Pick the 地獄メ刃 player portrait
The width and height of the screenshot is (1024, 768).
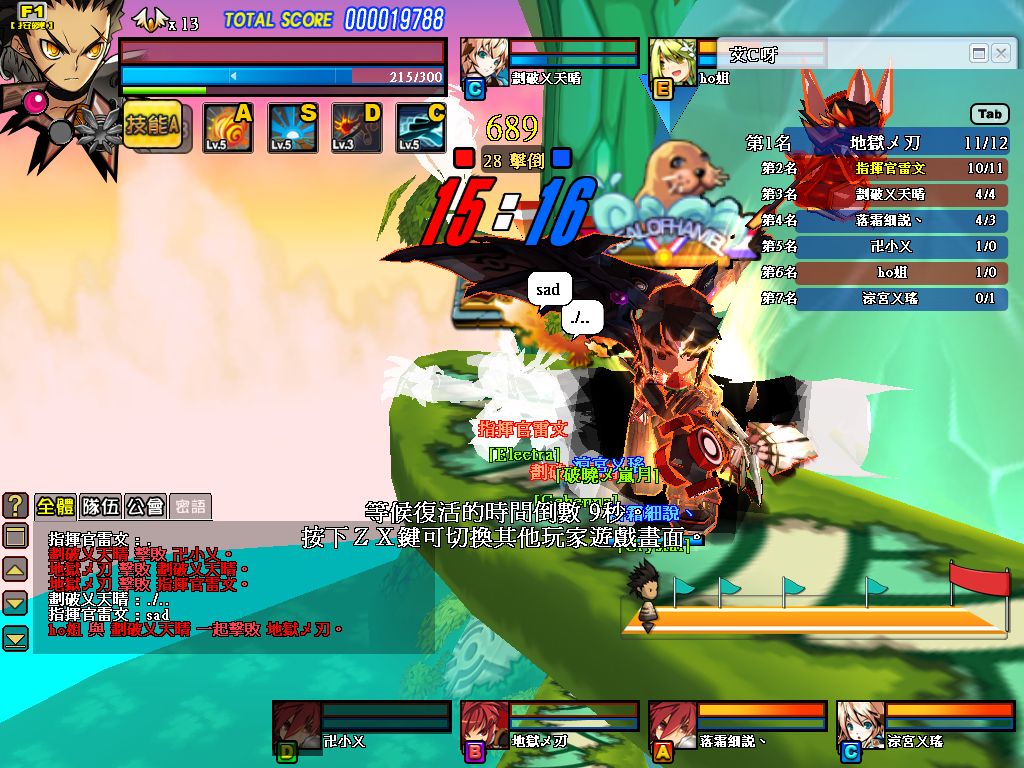pos(485,725)
